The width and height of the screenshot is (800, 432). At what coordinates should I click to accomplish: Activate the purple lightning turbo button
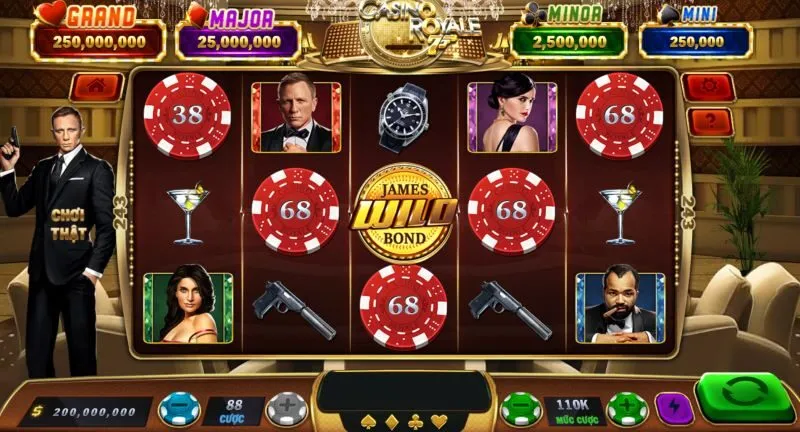click(x=674, y=409)
